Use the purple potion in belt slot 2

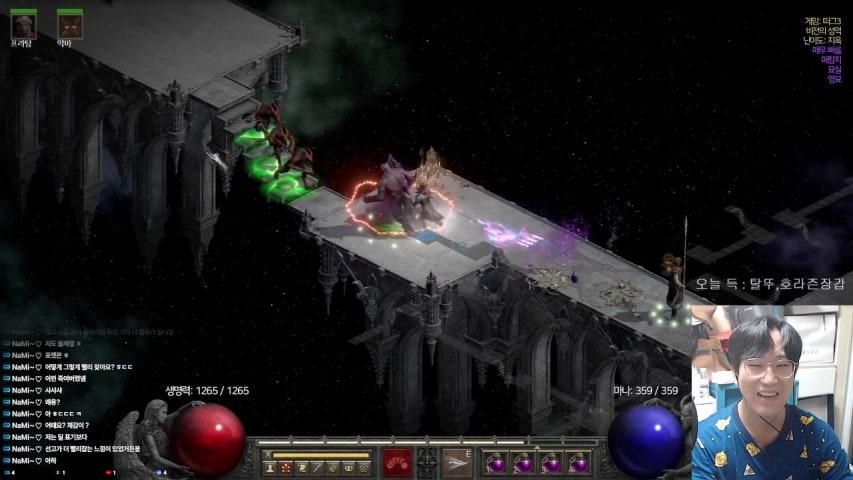[523, 464]
